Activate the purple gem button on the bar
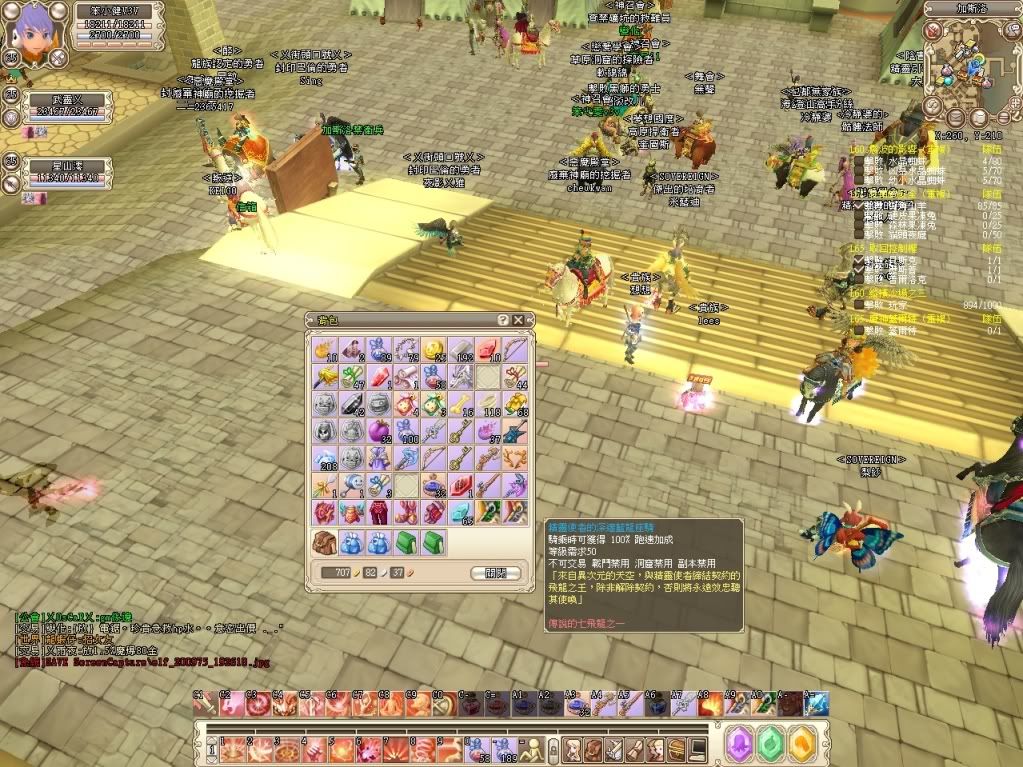The height and width of the screenshot is (767, 1023). point(739,746)
